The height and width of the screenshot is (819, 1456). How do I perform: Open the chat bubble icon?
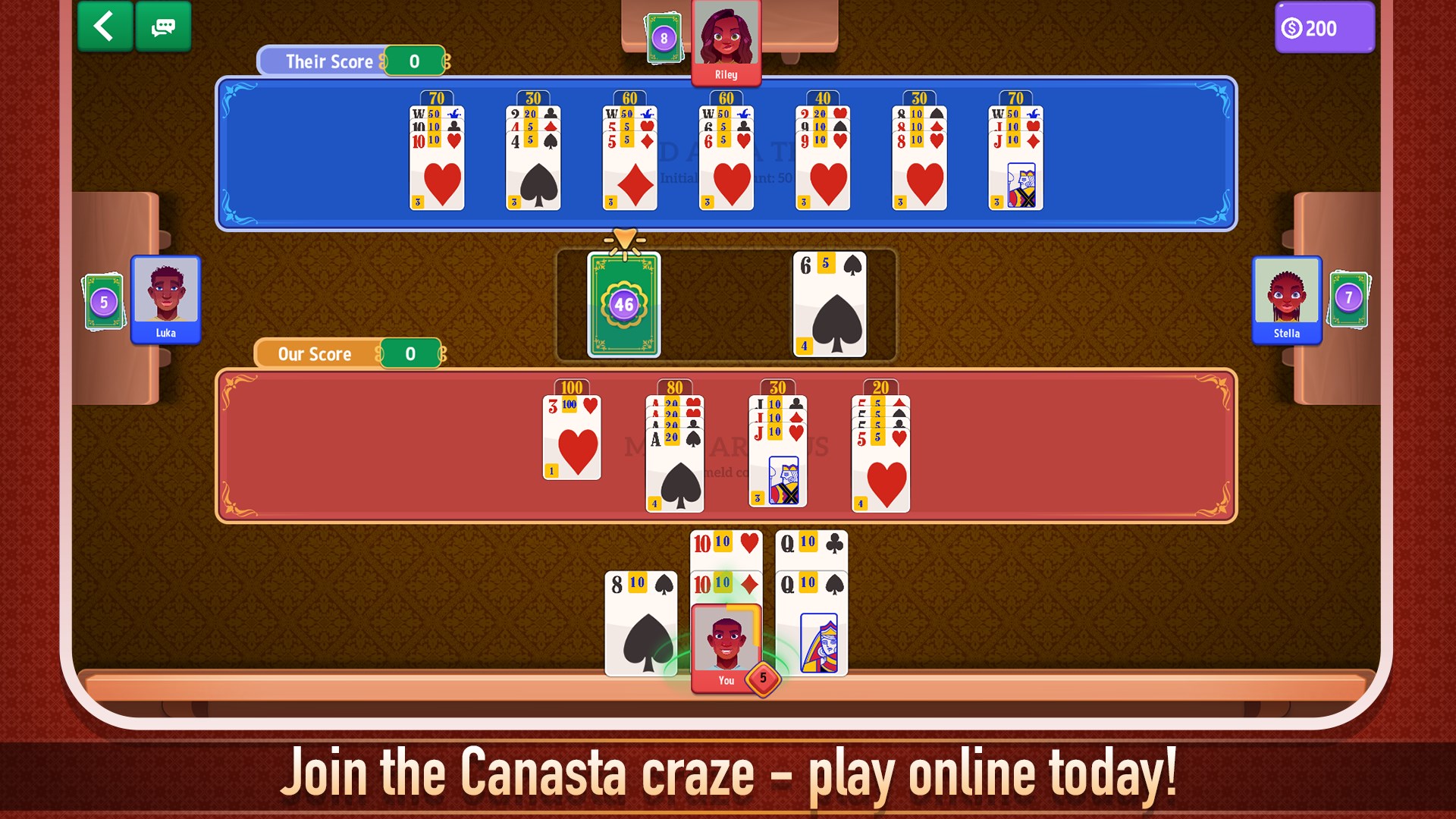click(x=162, y=26)
